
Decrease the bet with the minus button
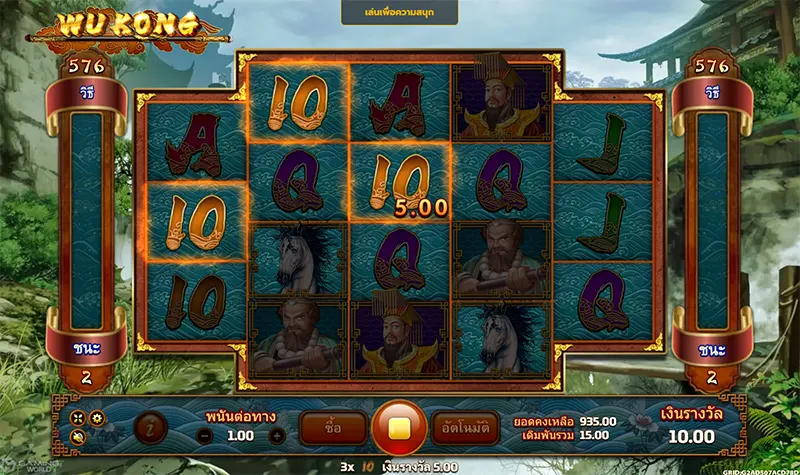pos(204,436)
